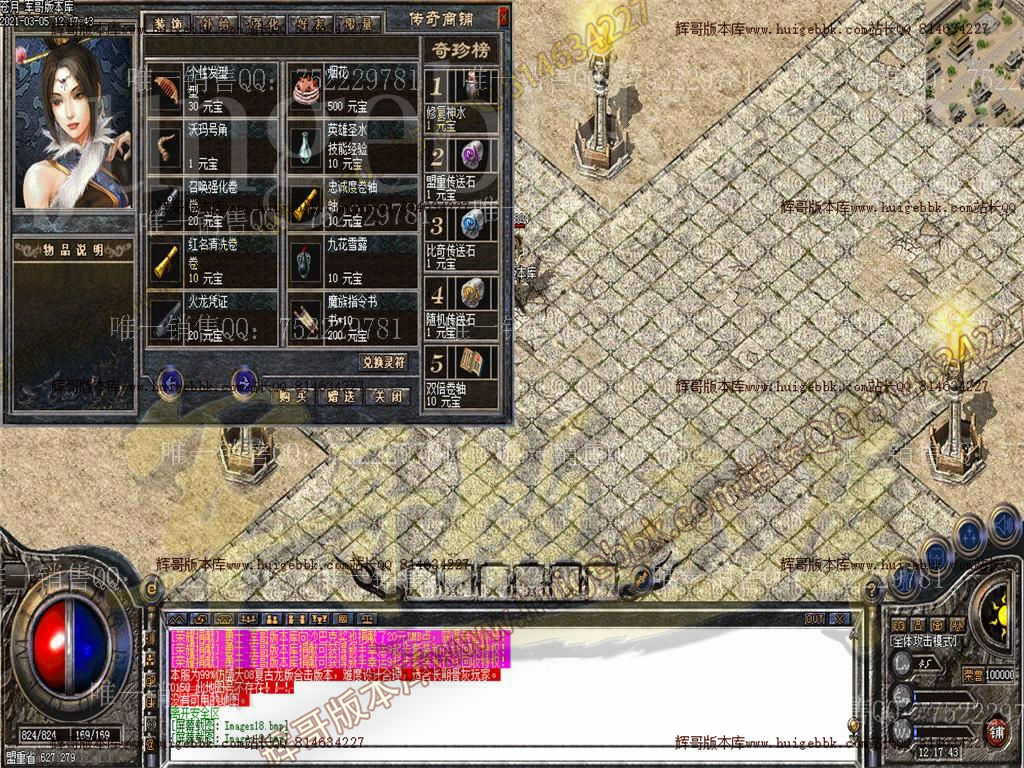Select the 魔族指令书 scroll bundle item

point(306,316)
